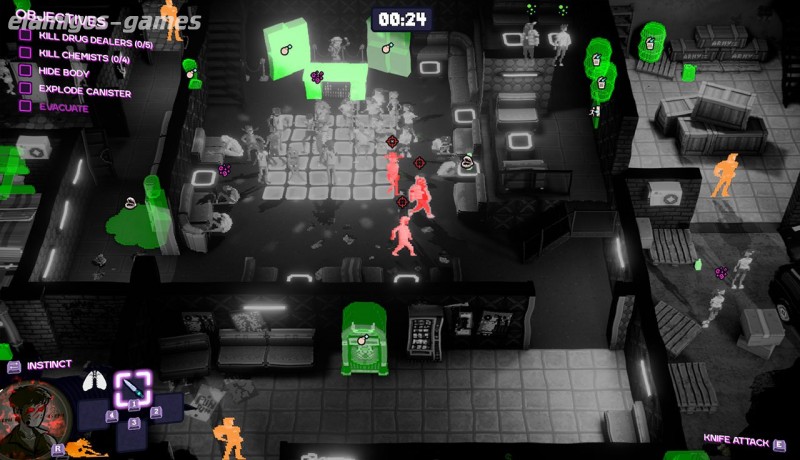800x460 pixels.
Task: Select the knife weapon slot
Action: point(132,386)
